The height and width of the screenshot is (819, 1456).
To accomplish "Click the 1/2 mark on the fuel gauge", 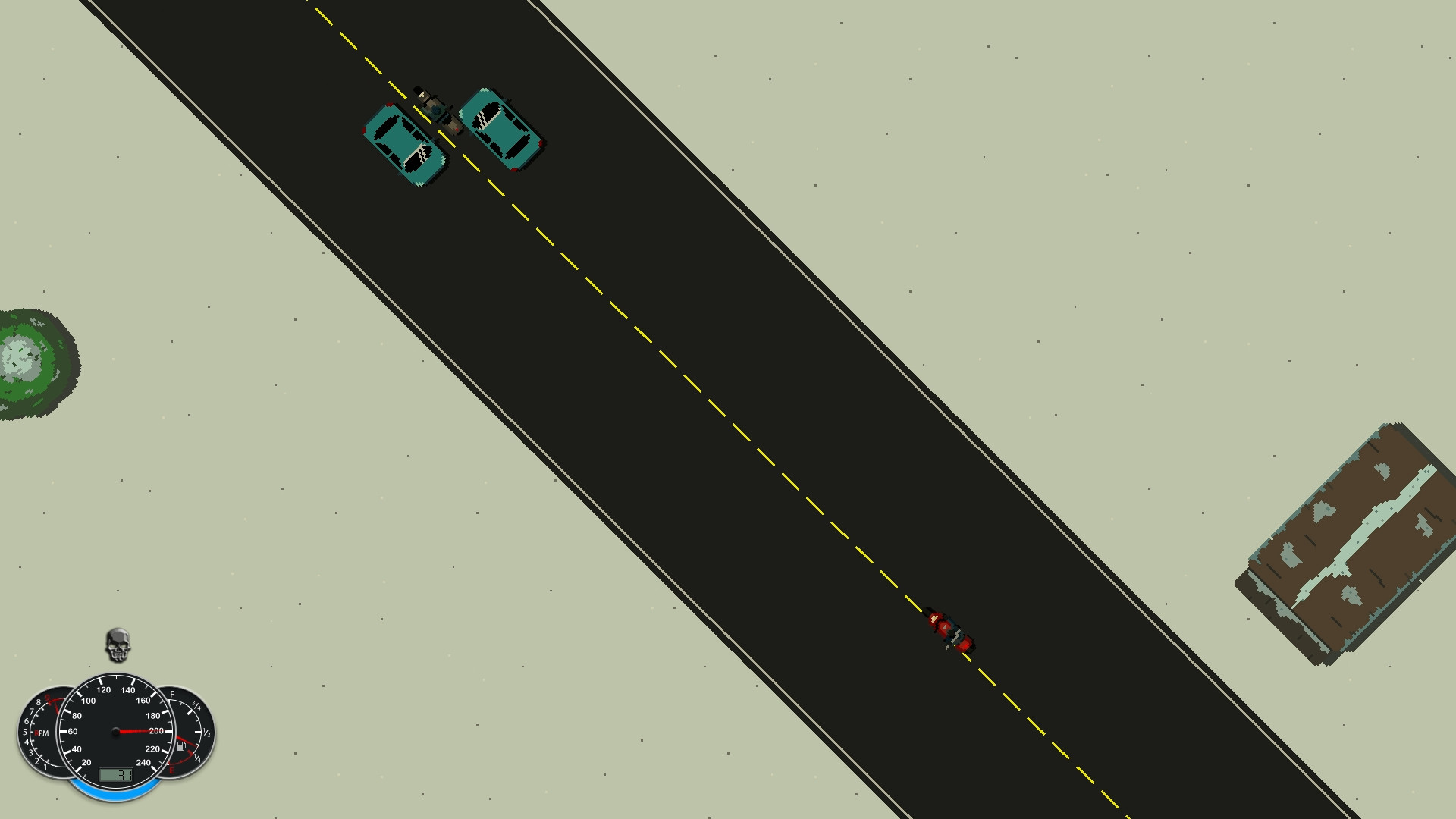I will [x=206, y=732].
